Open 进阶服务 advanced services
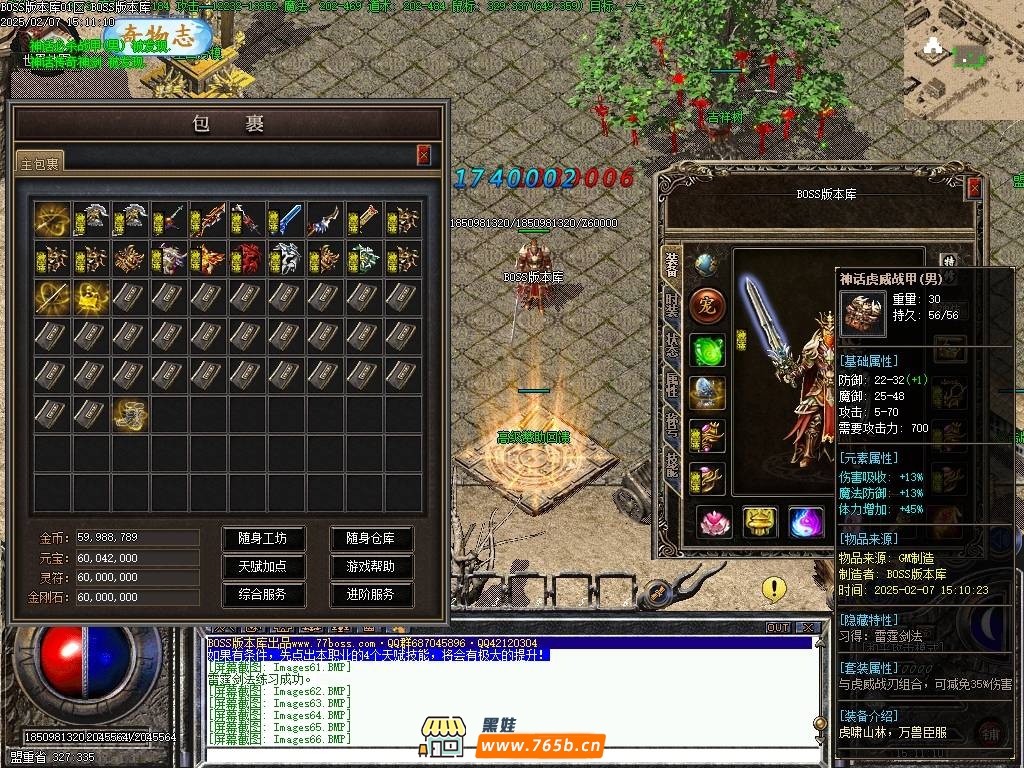This screenshot has height=768, width=1024. click(x=371, y=594)
